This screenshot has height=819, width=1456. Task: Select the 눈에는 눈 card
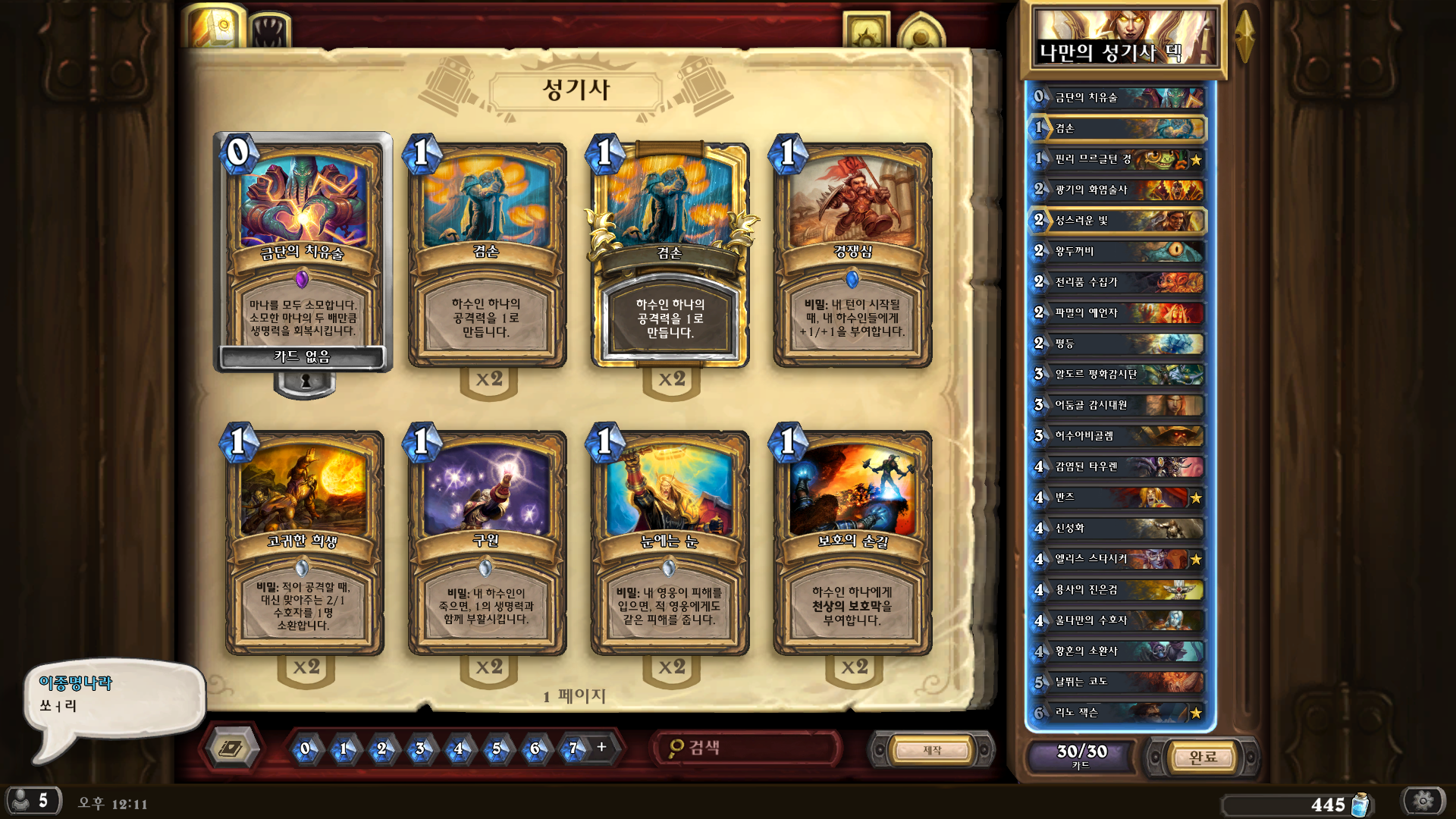click(670, 542)
